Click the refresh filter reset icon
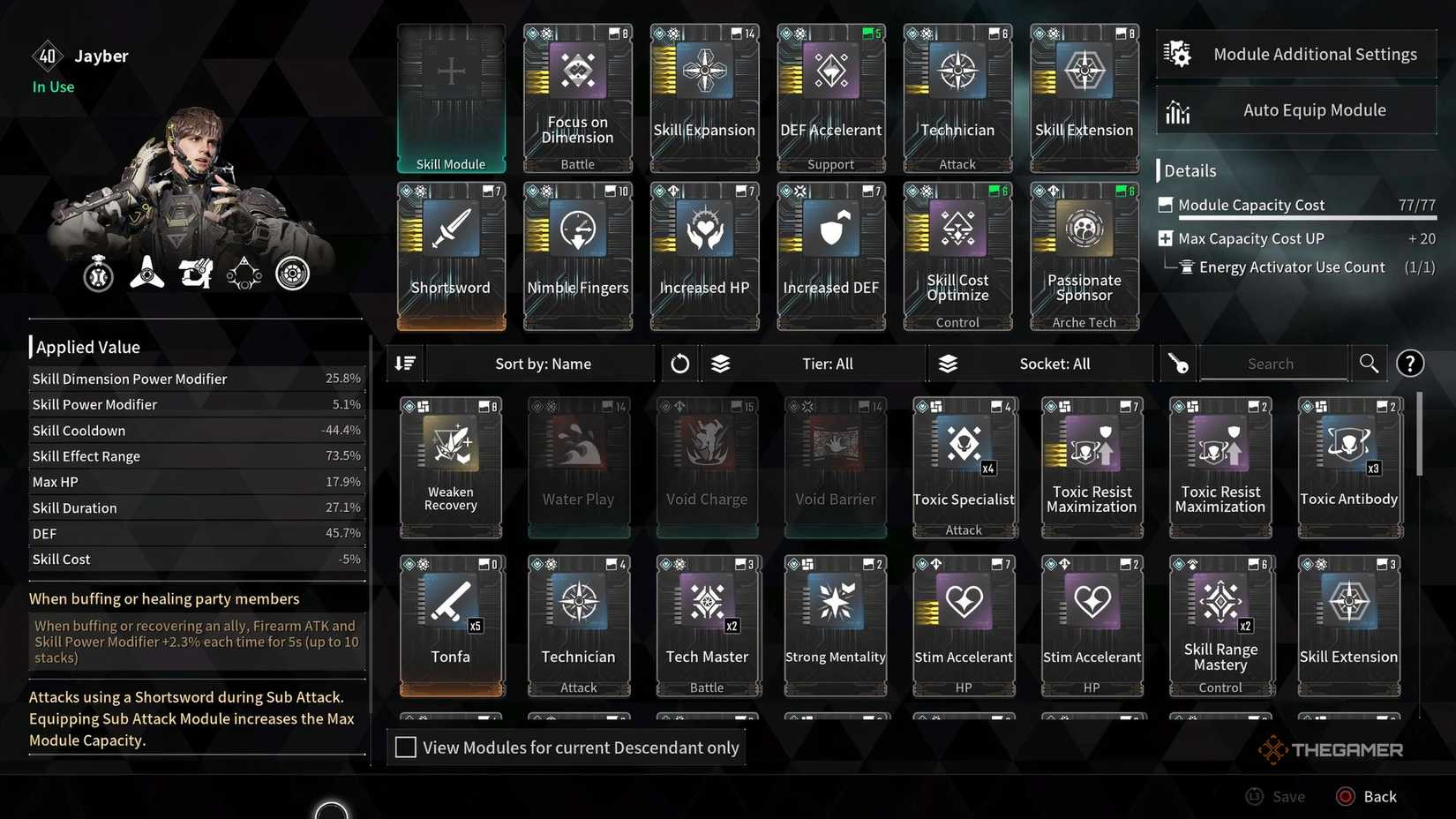This screenshot has height=819, width=1456. pyautogui.click(x=679, y=363)
